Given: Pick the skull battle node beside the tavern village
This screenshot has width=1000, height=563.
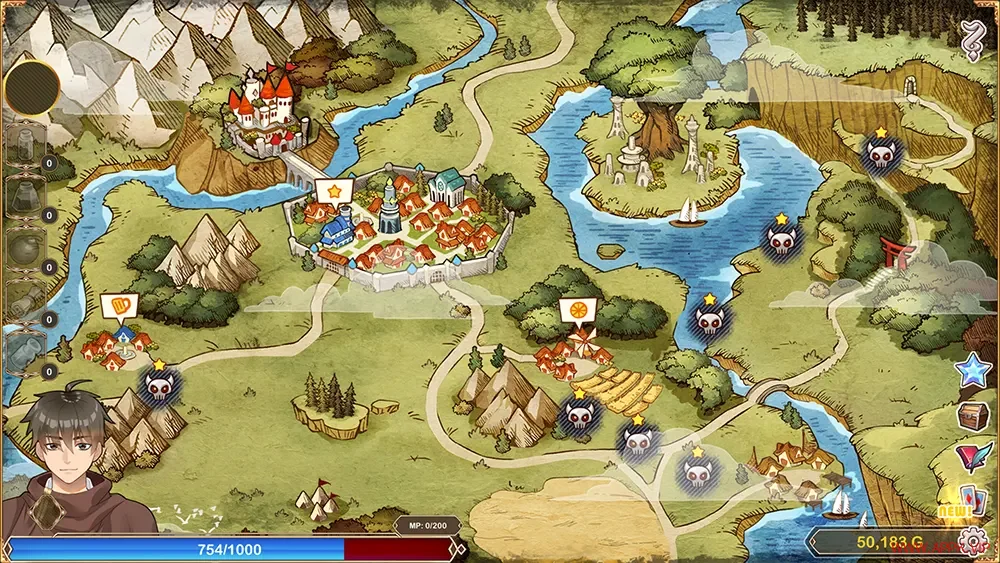Looking at the screenshot, I should coord(158,387).
